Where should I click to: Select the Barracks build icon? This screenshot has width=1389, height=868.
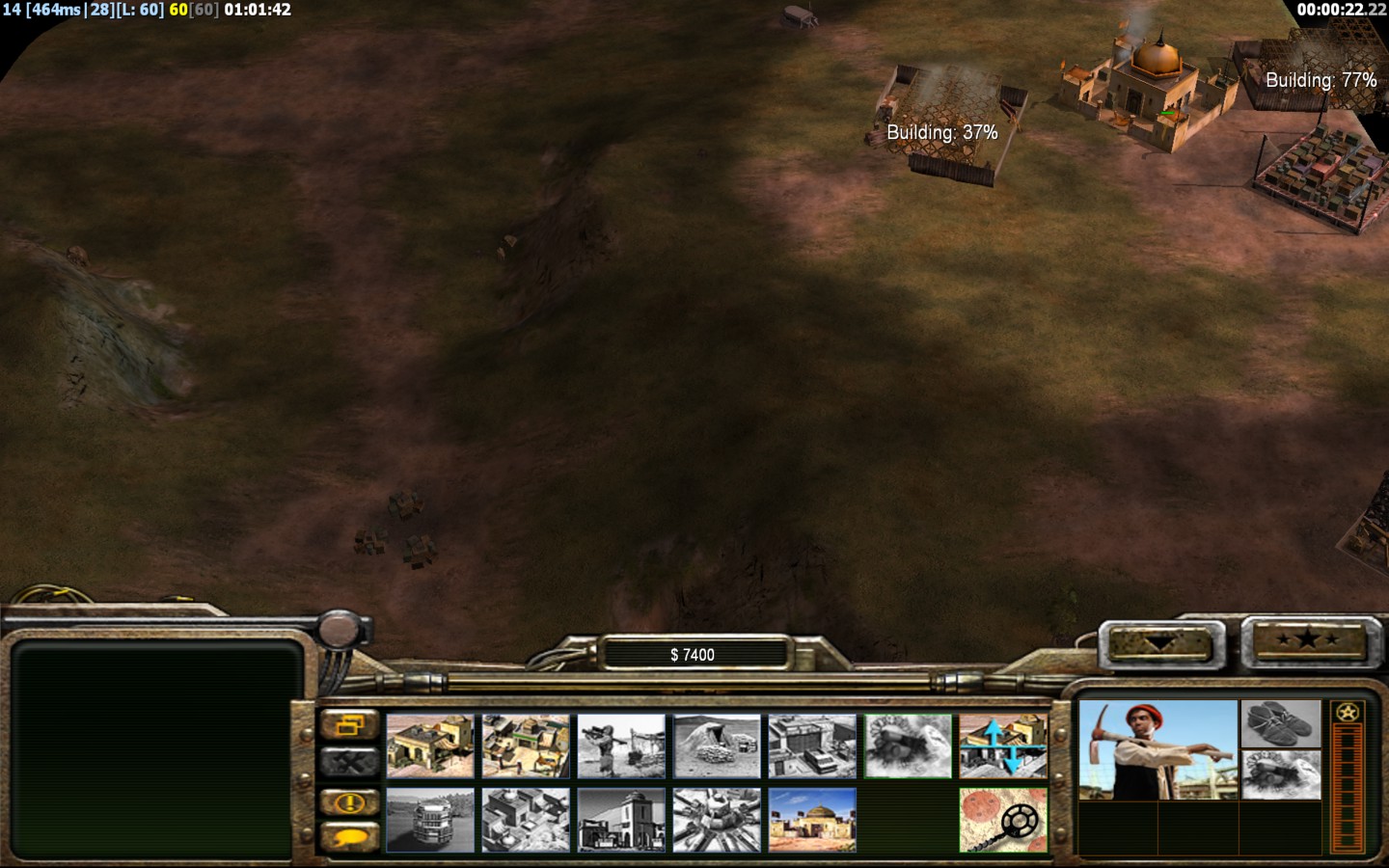click(x=526, y=746)
